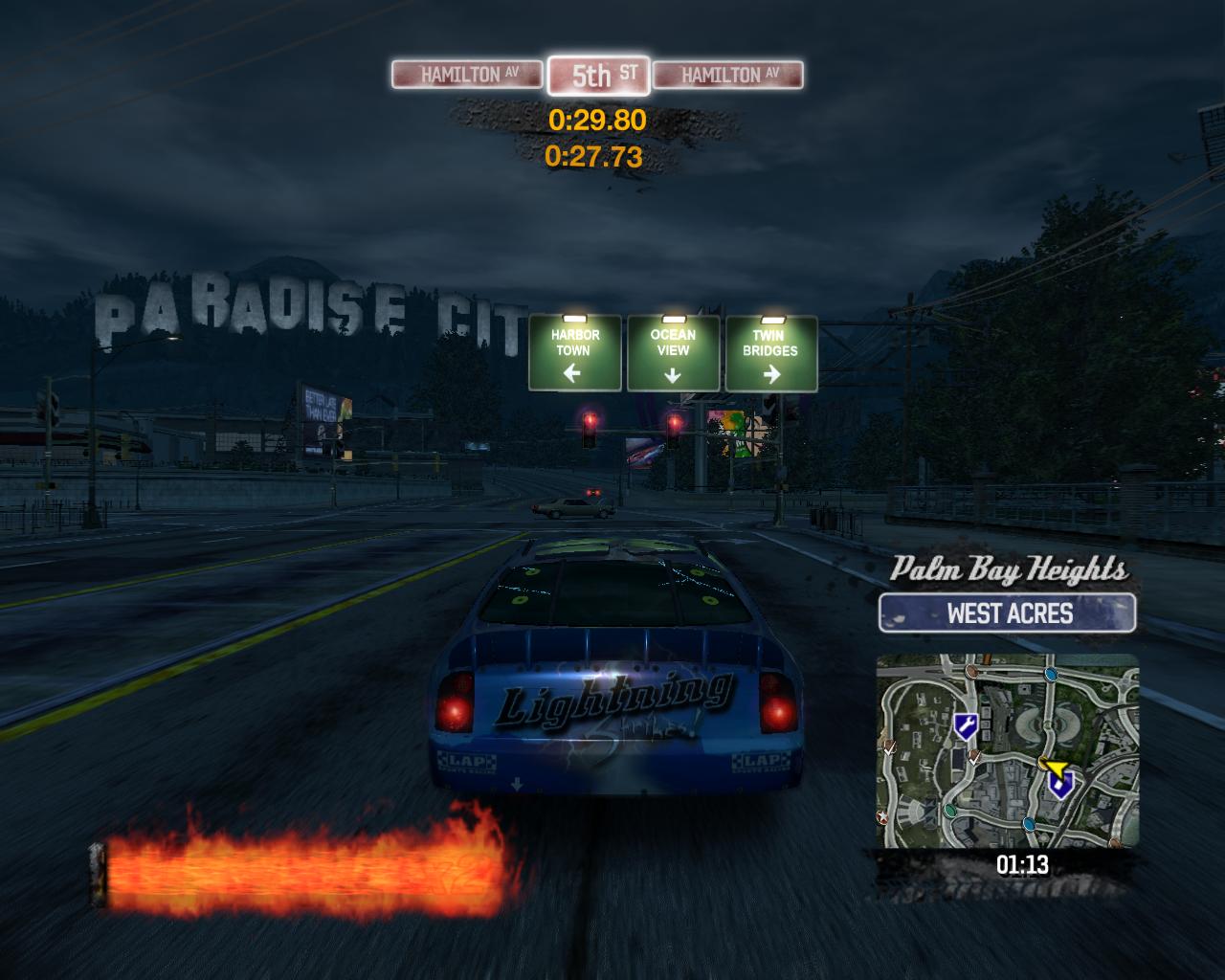The height and width of the screenshot is (980, 1225).
Task: Click the 5th St street sign indicator
Action: tap(599, 76)
